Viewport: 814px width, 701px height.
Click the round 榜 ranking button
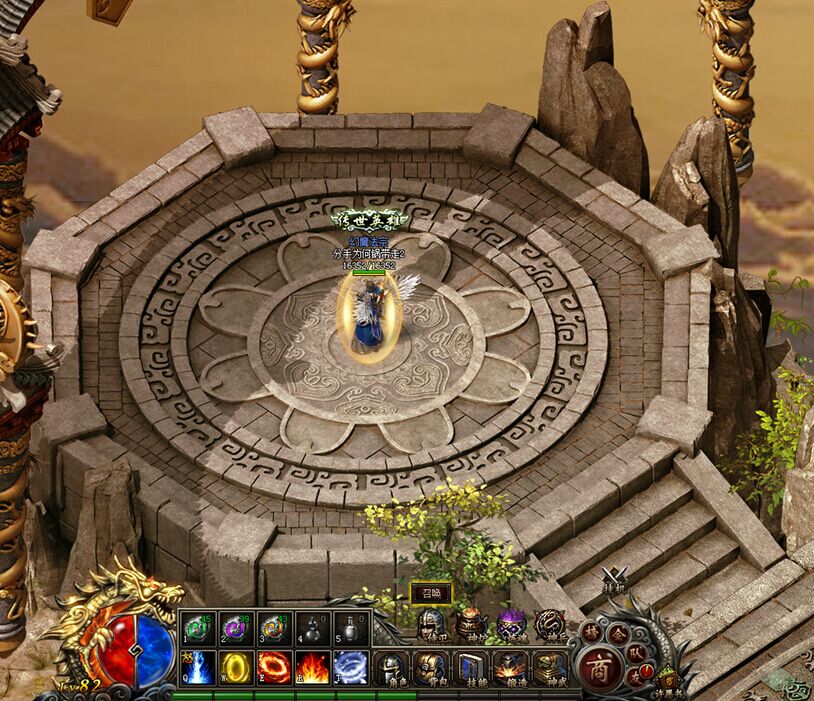click(592, 632)
